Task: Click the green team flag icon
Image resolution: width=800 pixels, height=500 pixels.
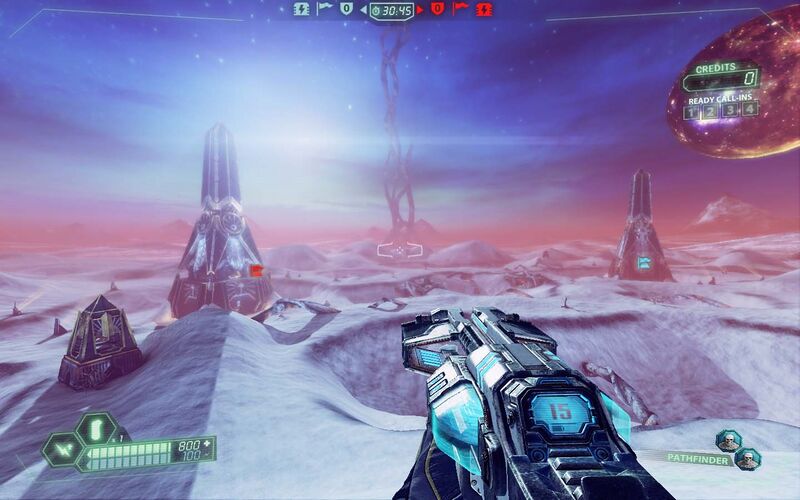Action: [x=325, y=9]
